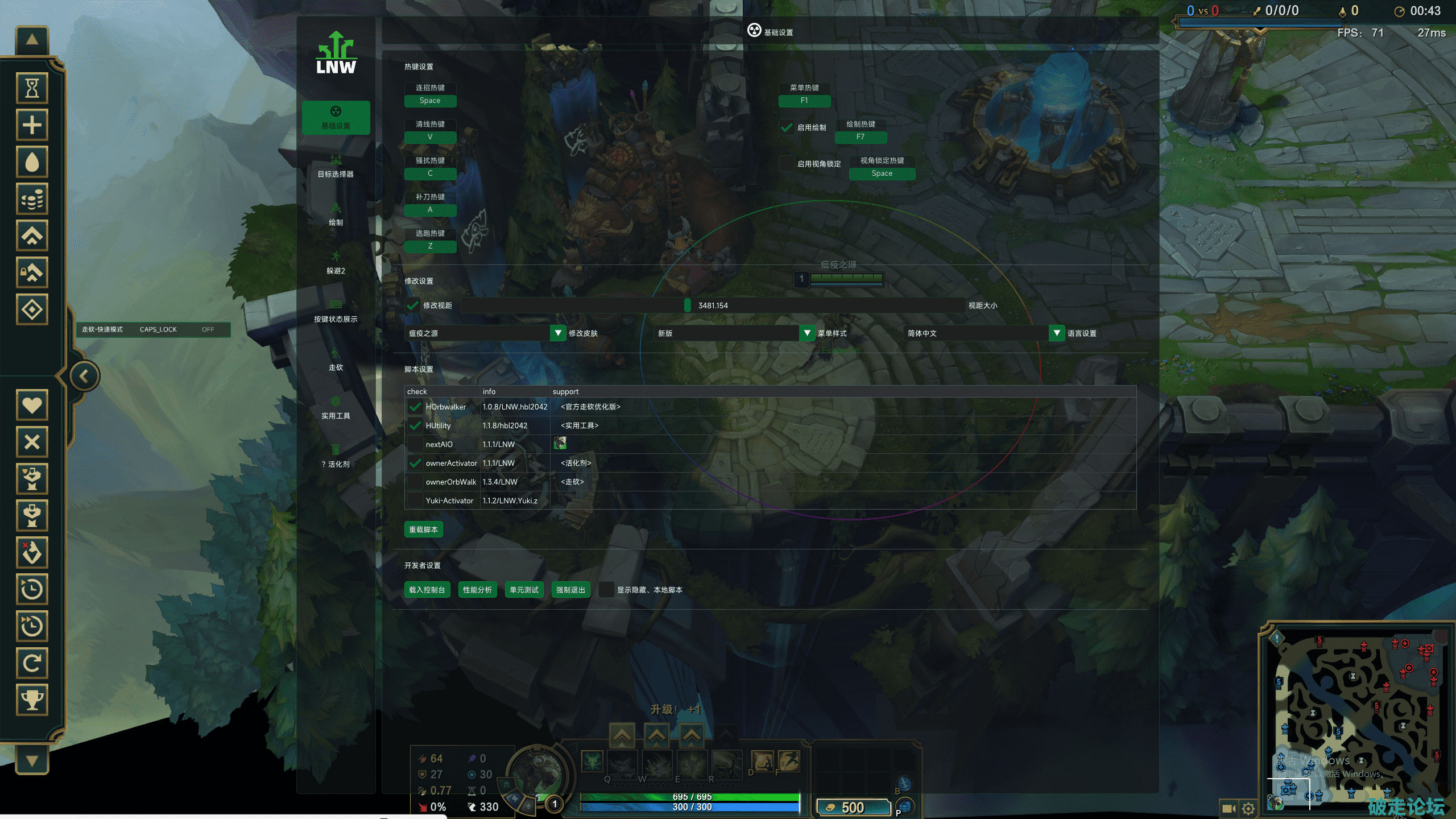The height and width of the screenshot is (819, 1456).
Task: Change the 连招热键 Space keybind
Action: click(x=430, y=101)
